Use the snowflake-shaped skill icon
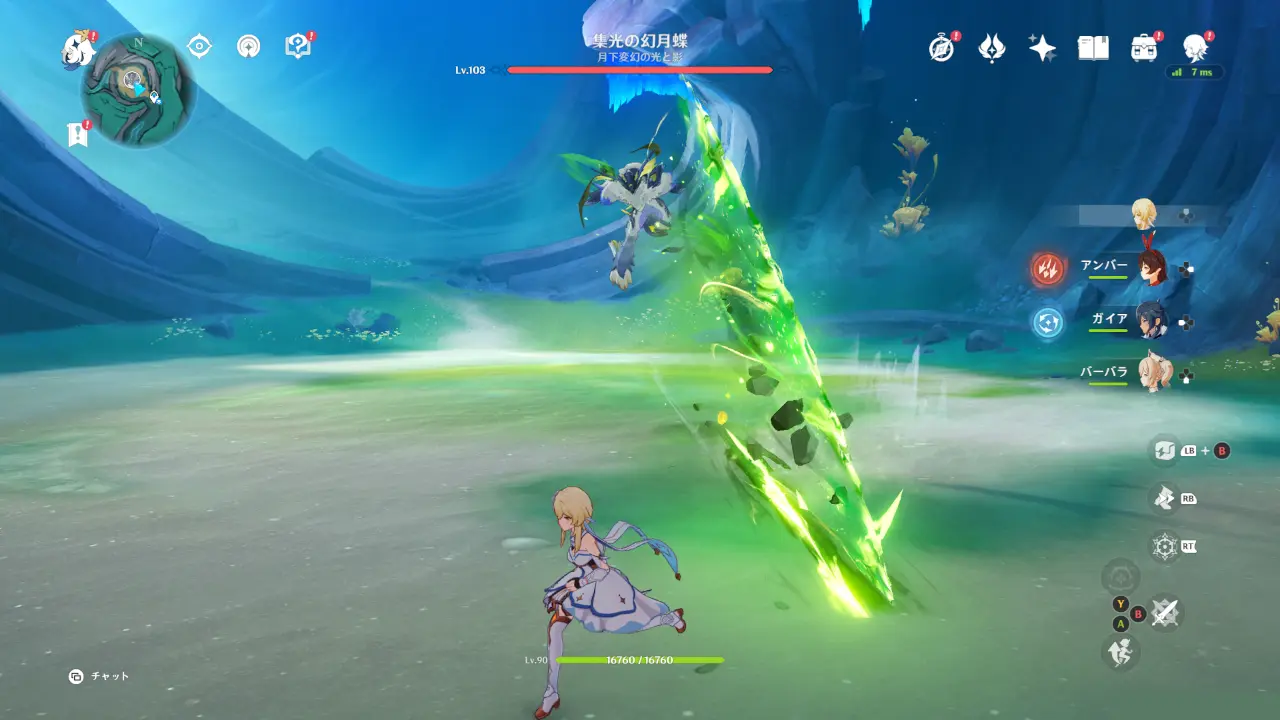Screen dimensions: 1280x720 (x=1165, y=547)
